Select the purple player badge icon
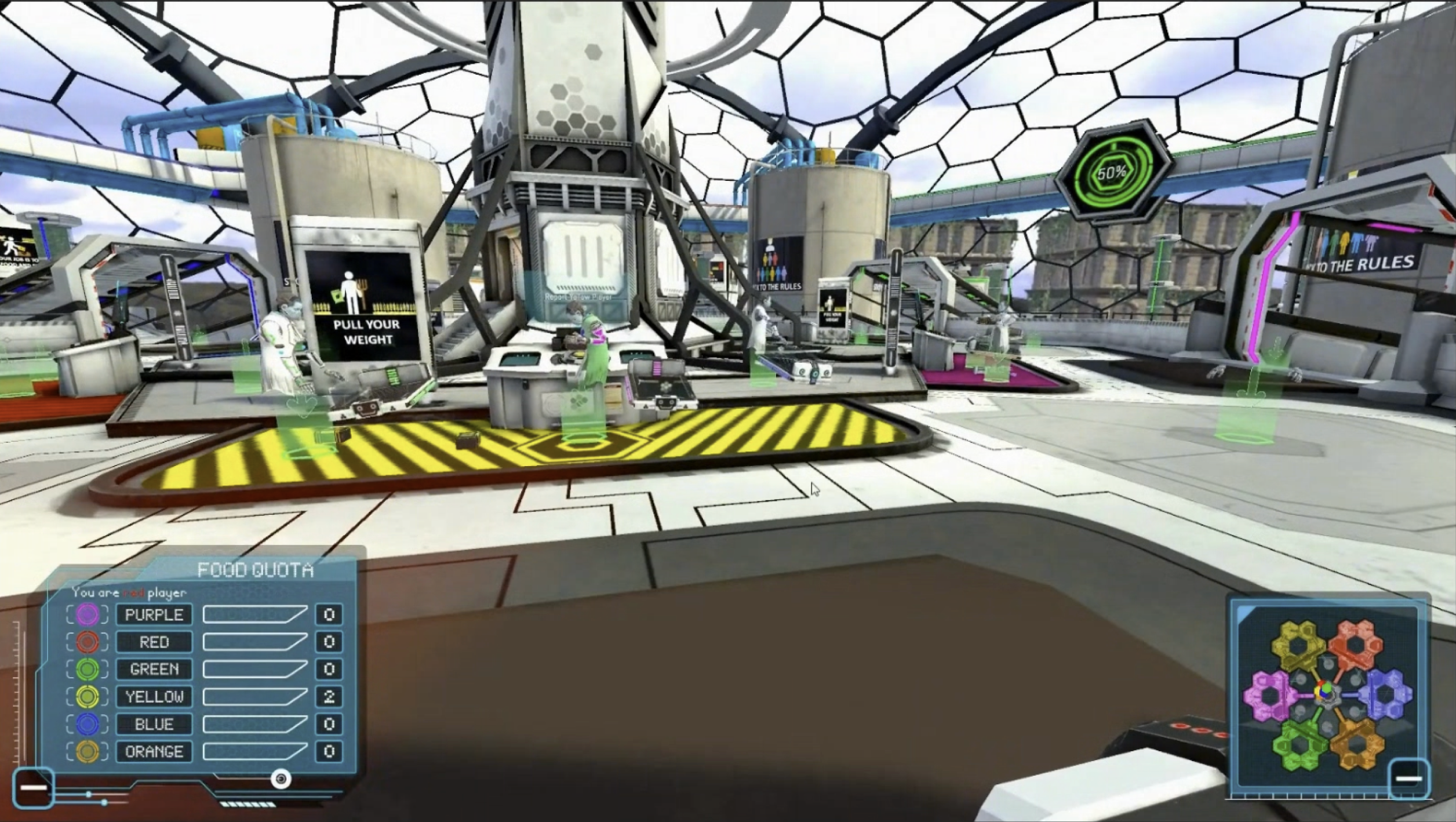This screenshot has width=1456, height=822. pyautogui.click(x=88, y=615)
